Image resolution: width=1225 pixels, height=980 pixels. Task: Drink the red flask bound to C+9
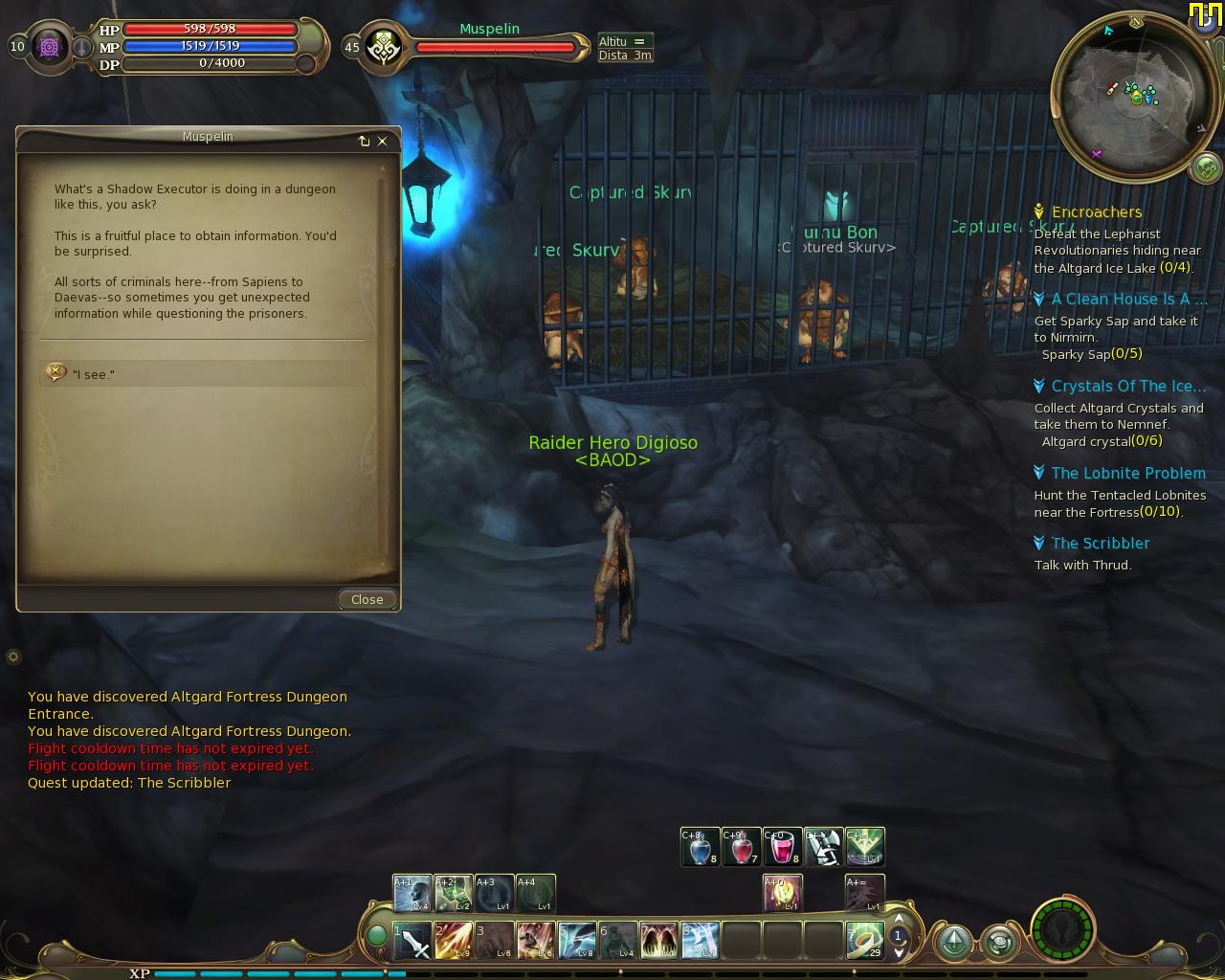coord(741,847)
